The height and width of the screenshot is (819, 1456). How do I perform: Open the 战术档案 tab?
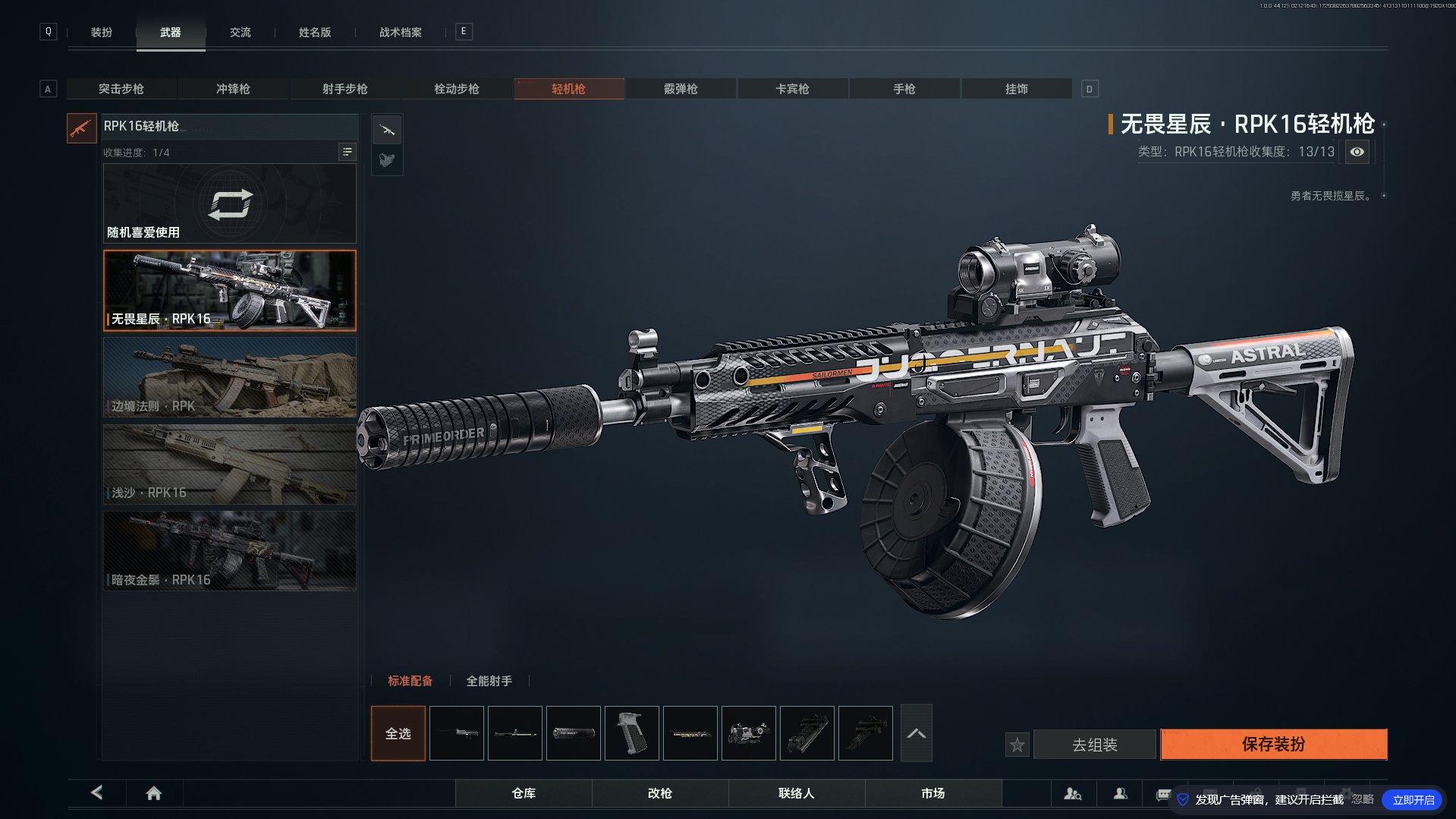pyautogui.click(x=400, y=33)
